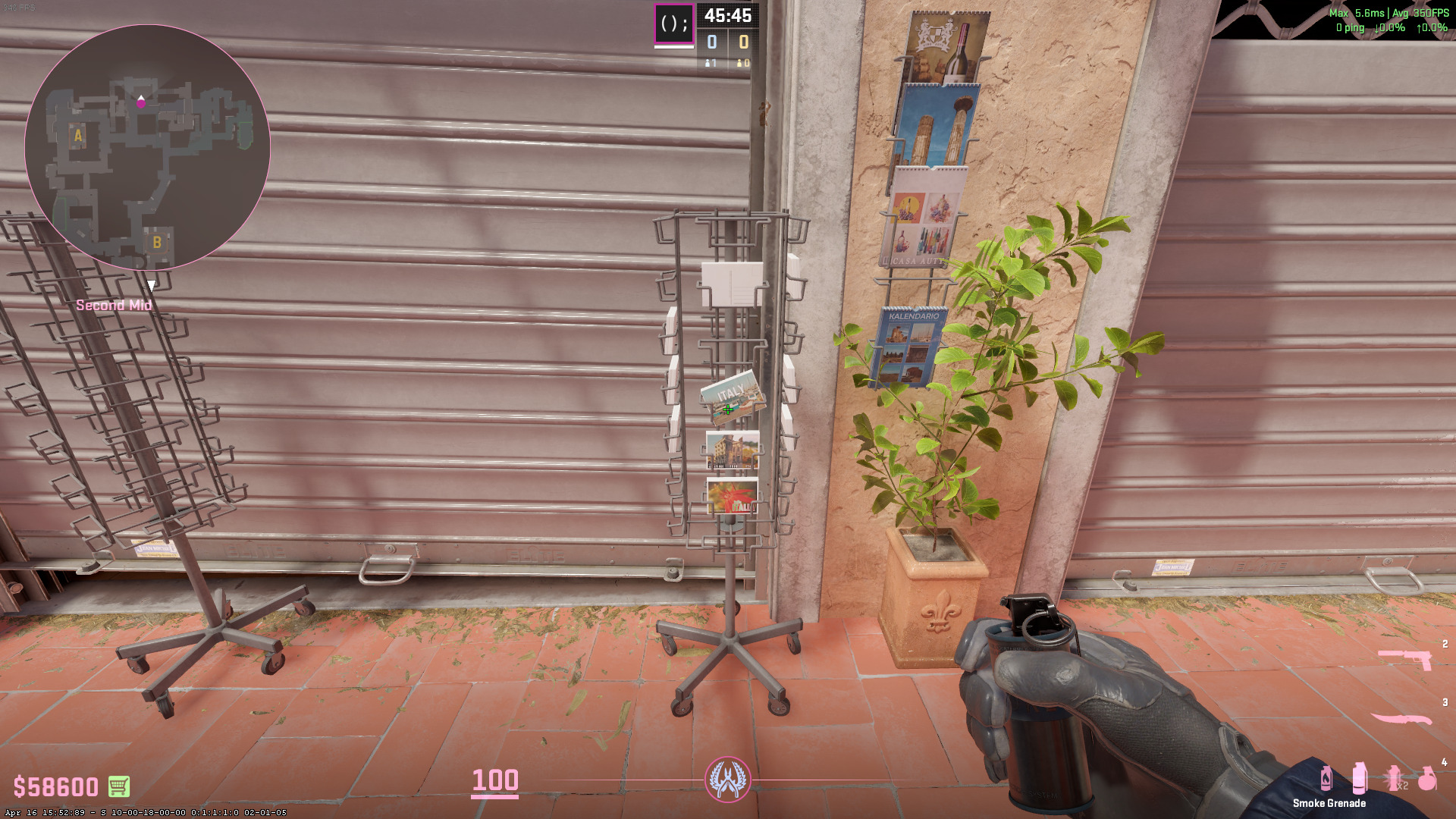Click the circular radar minimap
The image size is (1456, 819).
pos(147,147)
